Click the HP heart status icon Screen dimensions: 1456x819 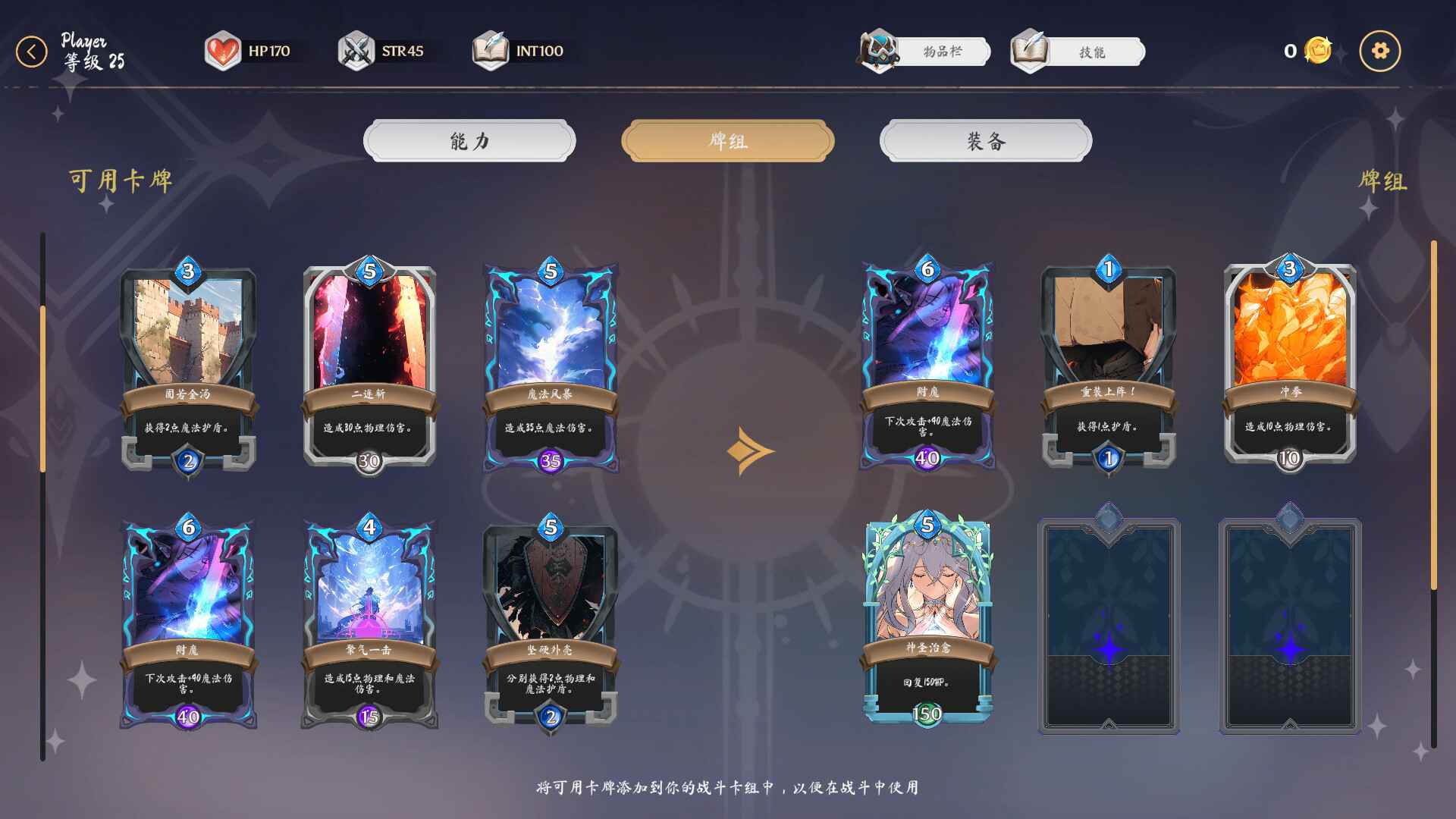[221, 50]
